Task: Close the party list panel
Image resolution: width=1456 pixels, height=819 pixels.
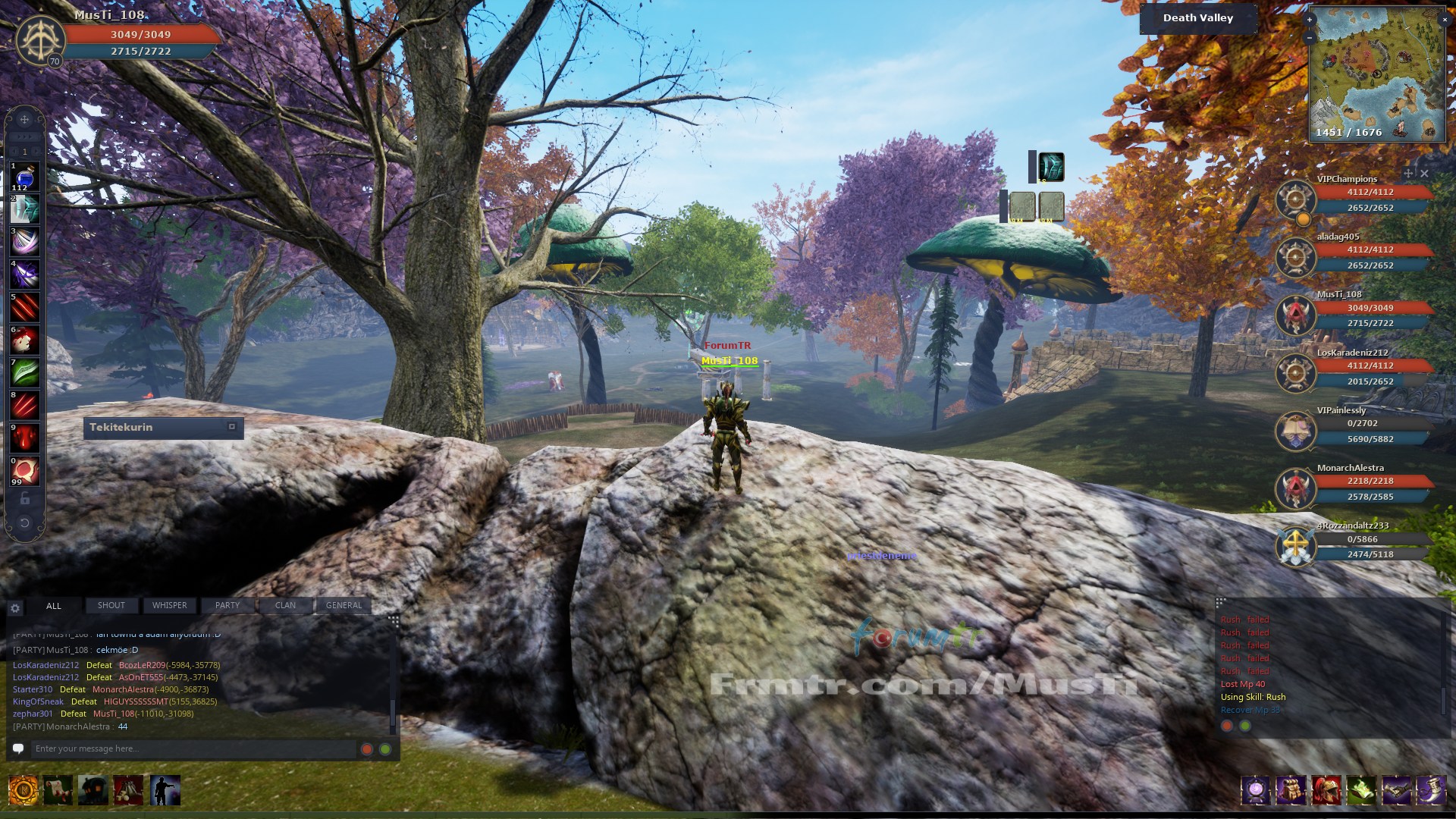Action: tap(1424, 174)
